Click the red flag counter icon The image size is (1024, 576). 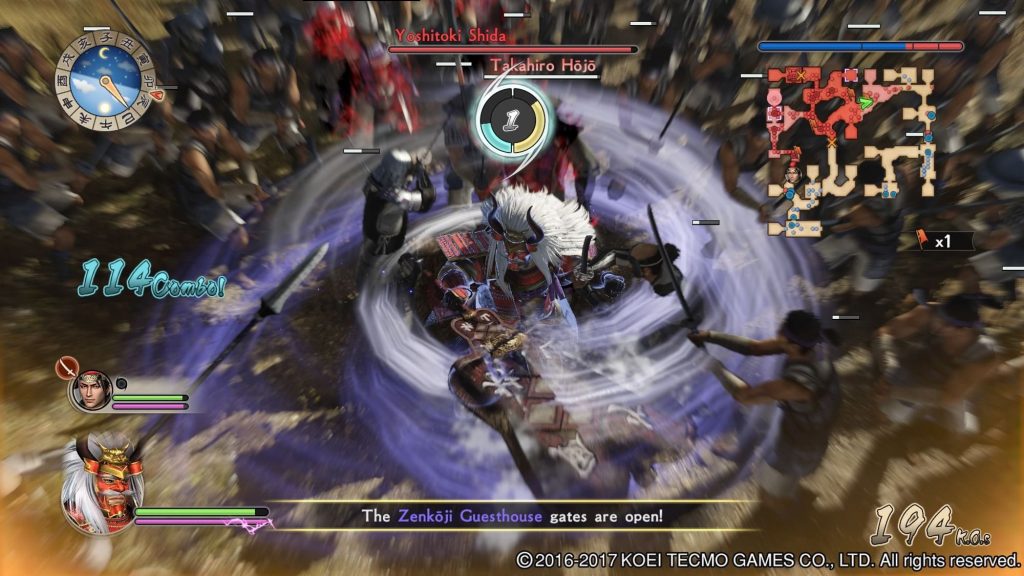pos(924,240)
